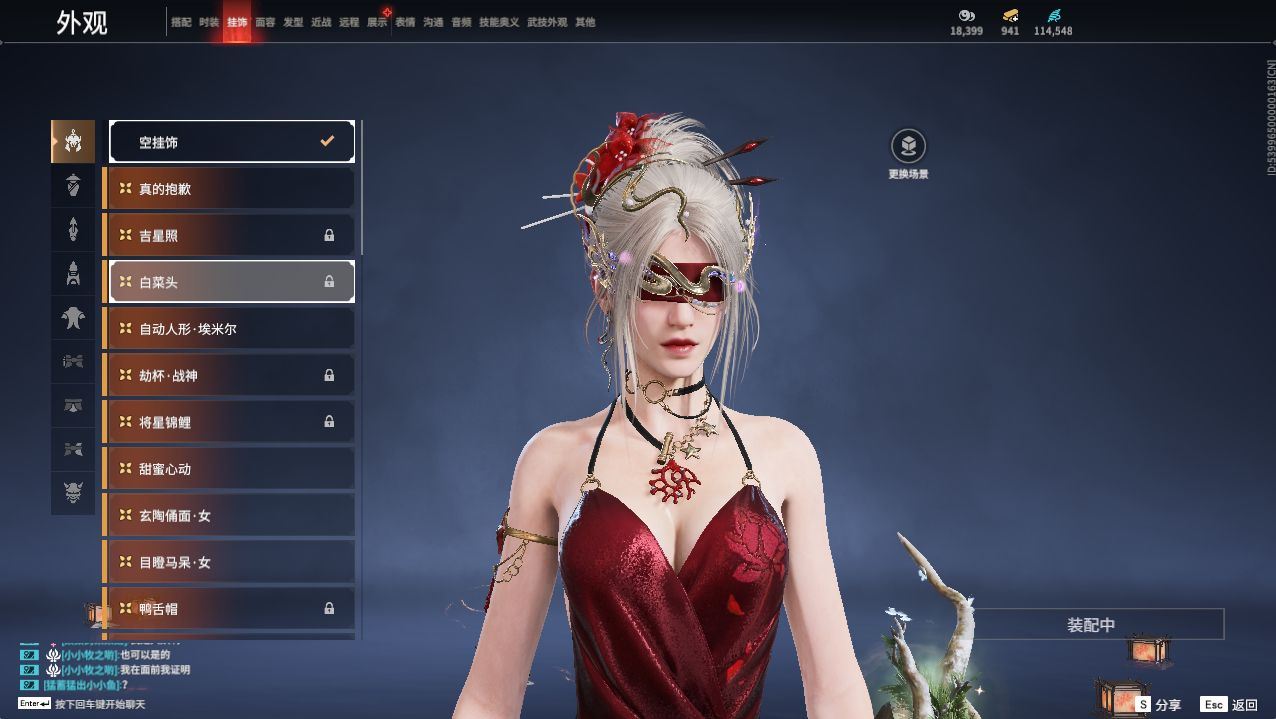Open the 发型 hairstyle tab

pyautogui.click(x=293, y=22)
